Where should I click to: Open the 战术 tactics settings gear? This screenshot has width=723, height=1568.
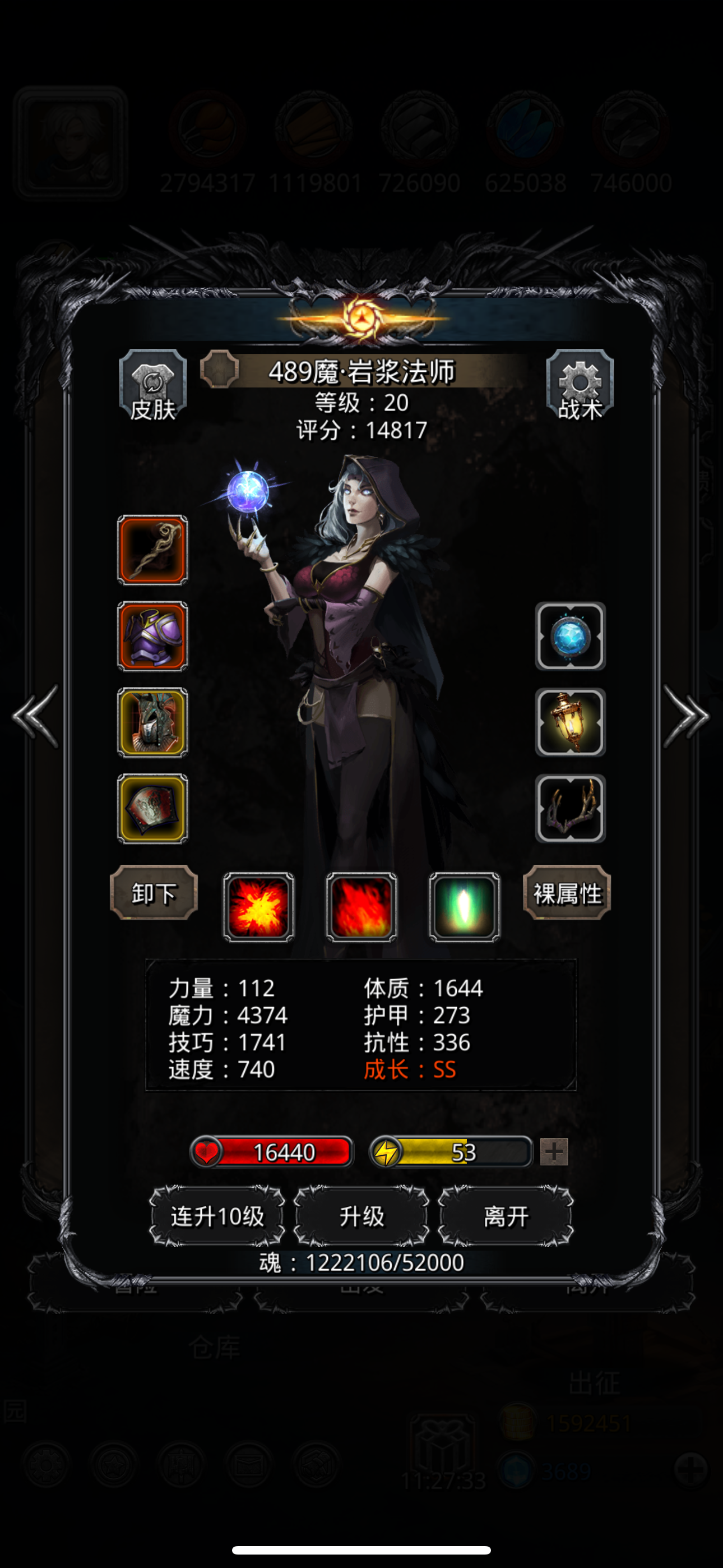[579, 386]
